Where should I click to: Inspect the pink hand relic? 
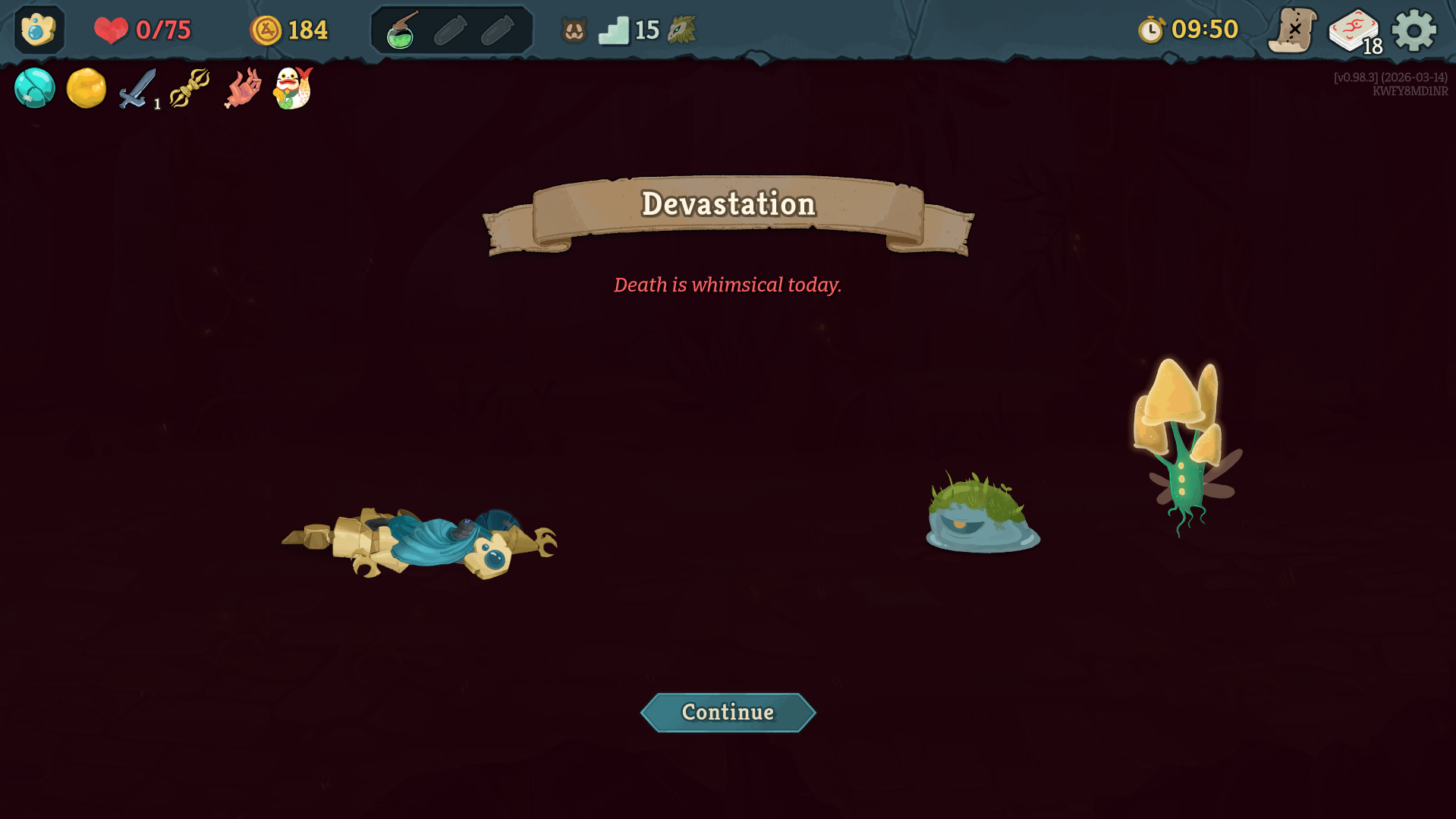pos(243,89)
